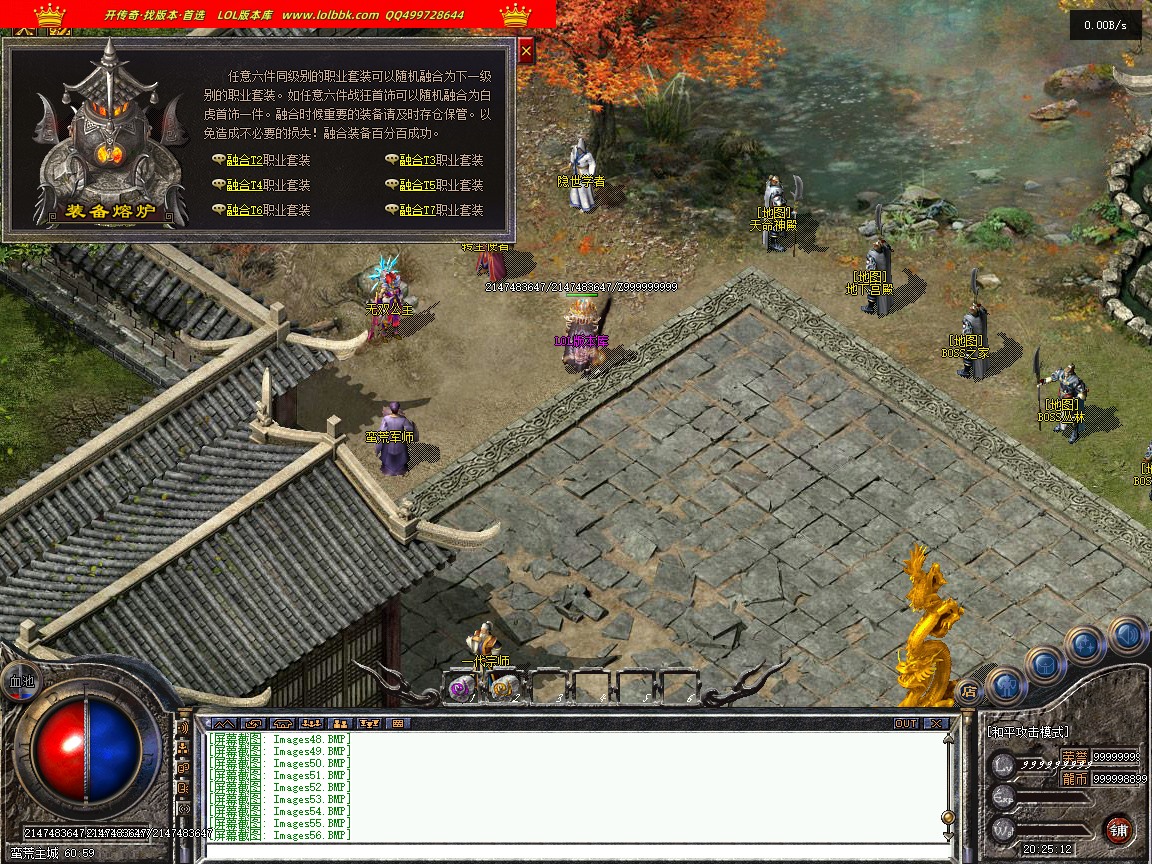Close the chat panel with its X button
This screenshot has height=864, width=1152.
[936, 723]
